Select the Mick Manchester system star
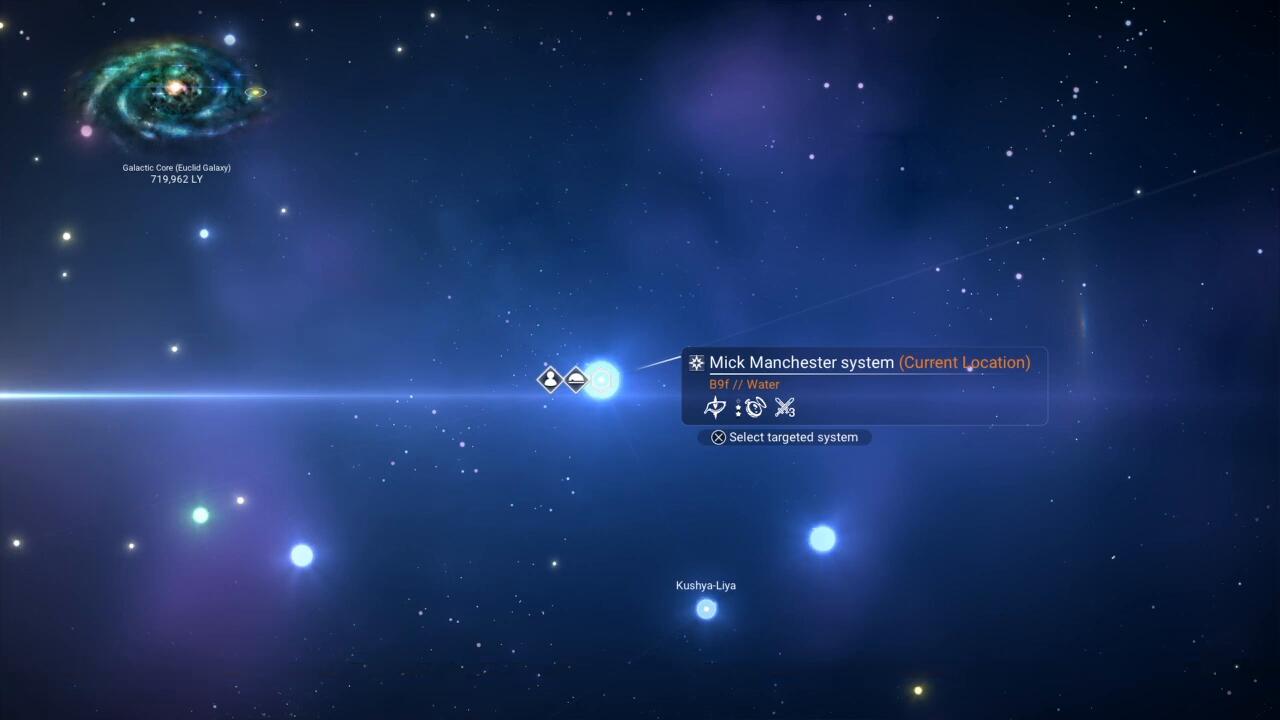The width and height of the screenshot is (1280, 720). pos(602,380)
